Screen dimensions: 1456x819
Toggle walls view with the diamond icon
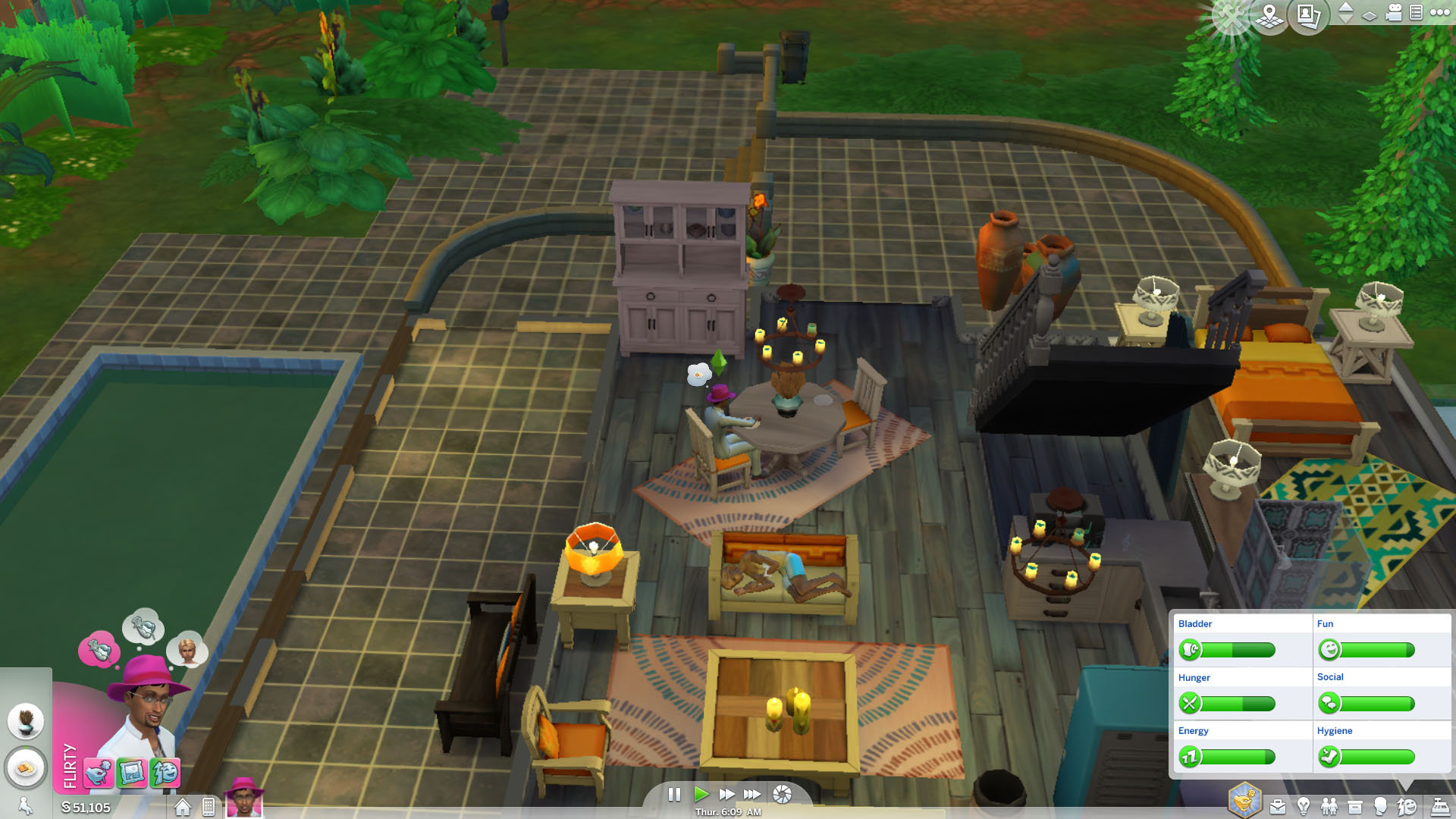[1370, 14]
